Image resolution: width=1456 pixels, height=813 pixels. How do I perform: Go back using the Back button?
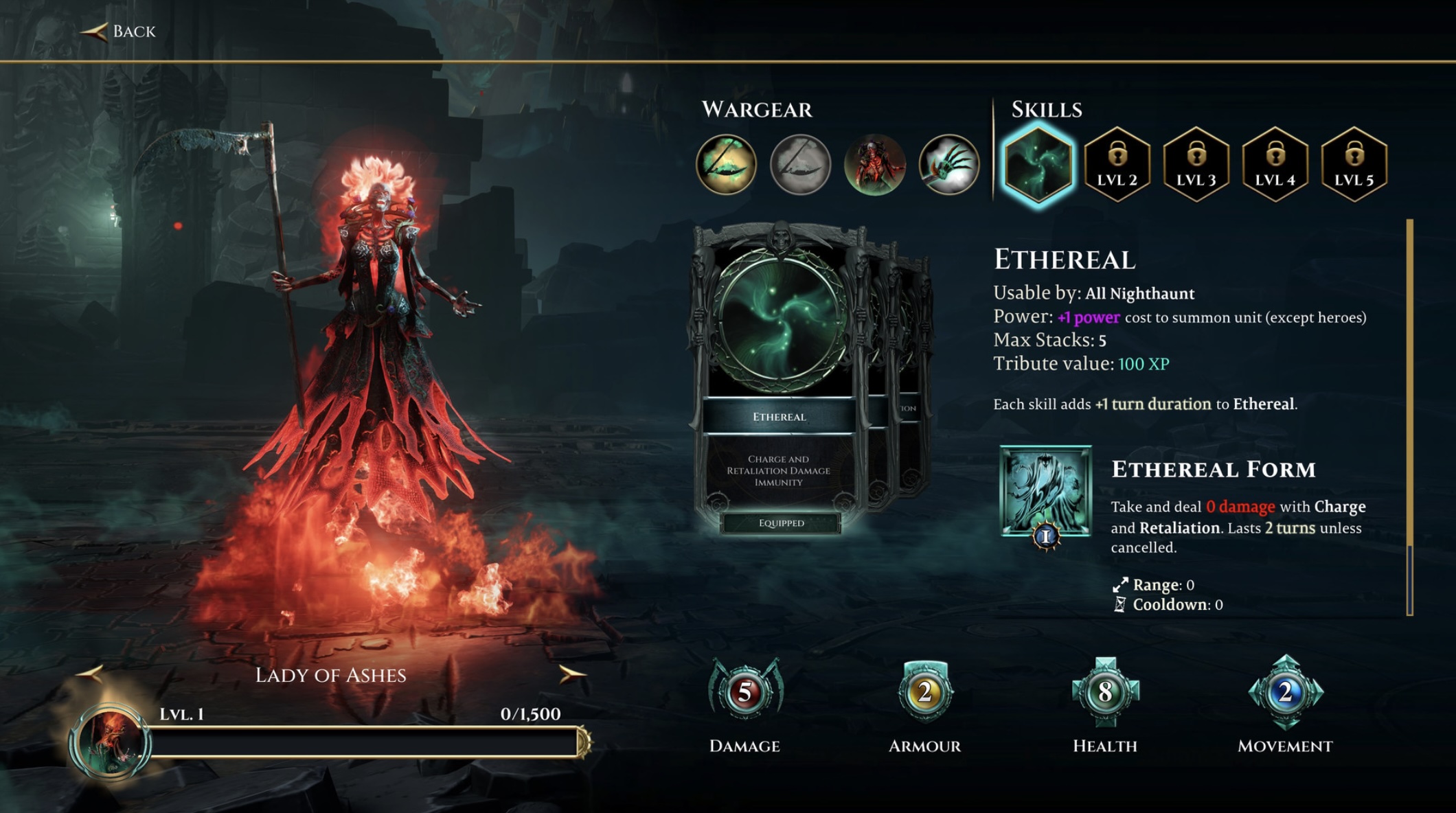[120, 32]
